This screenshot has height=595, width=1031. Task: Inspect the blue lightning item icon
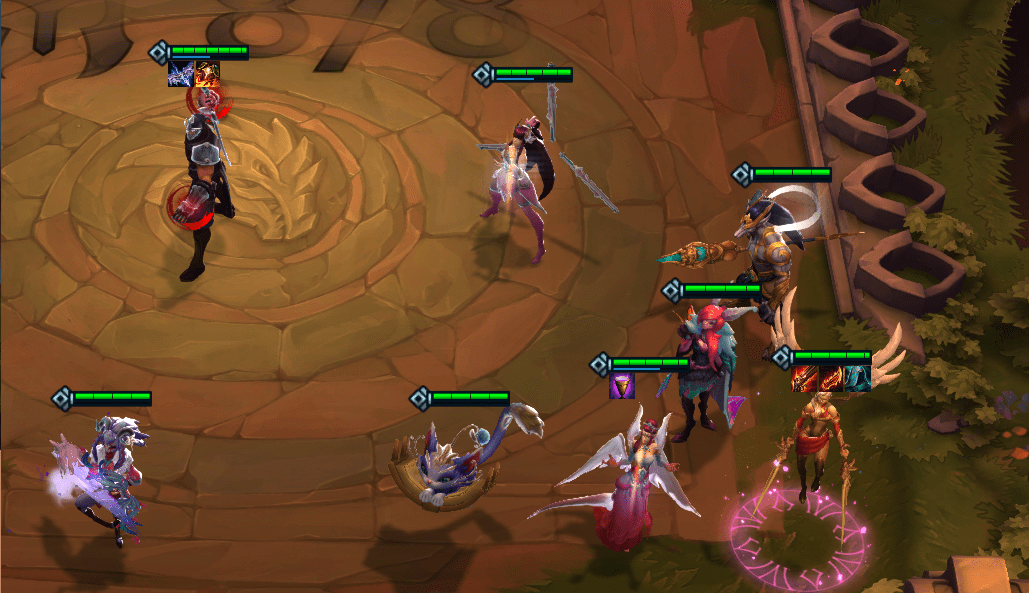pos(182,74)
